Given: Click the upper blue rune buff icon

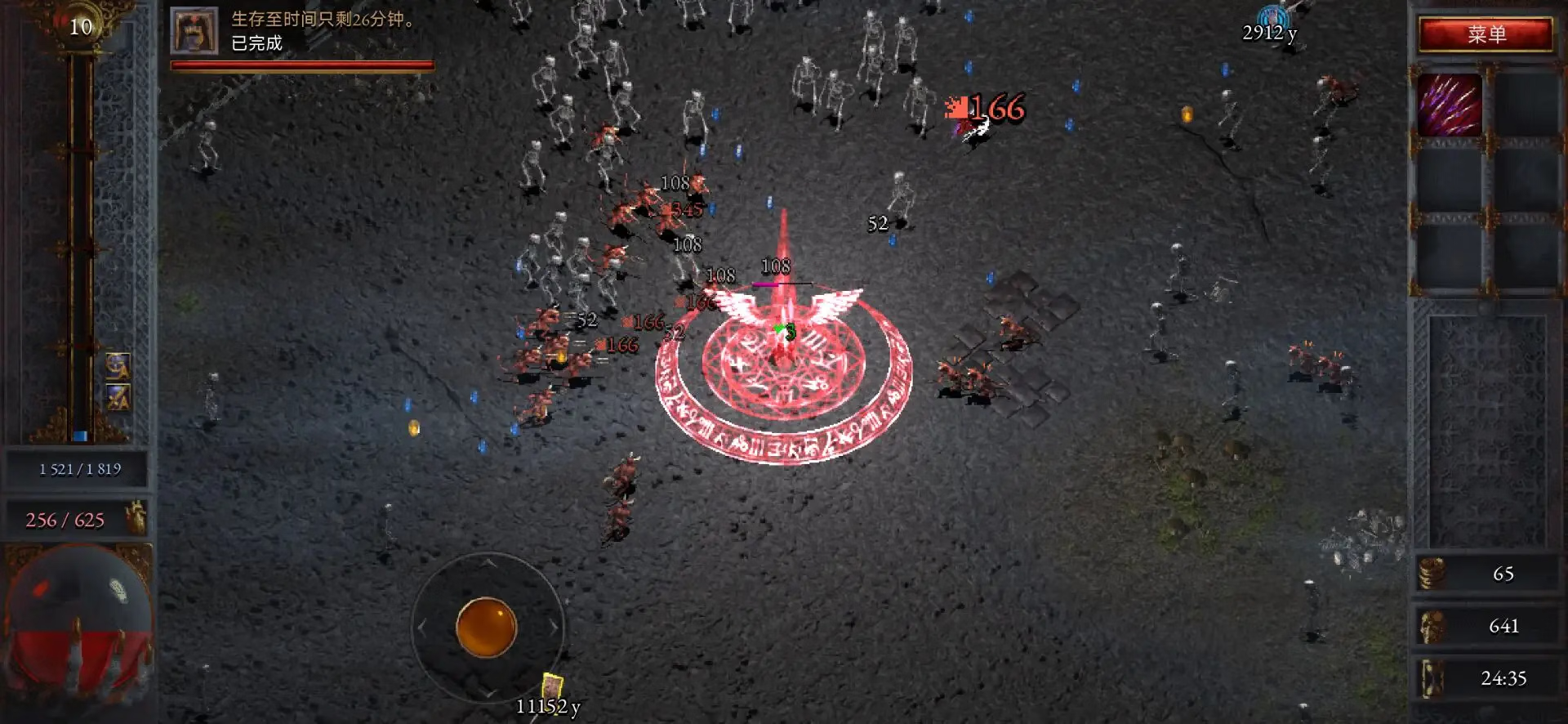Looking at the screenshot, I should point(118,365).
